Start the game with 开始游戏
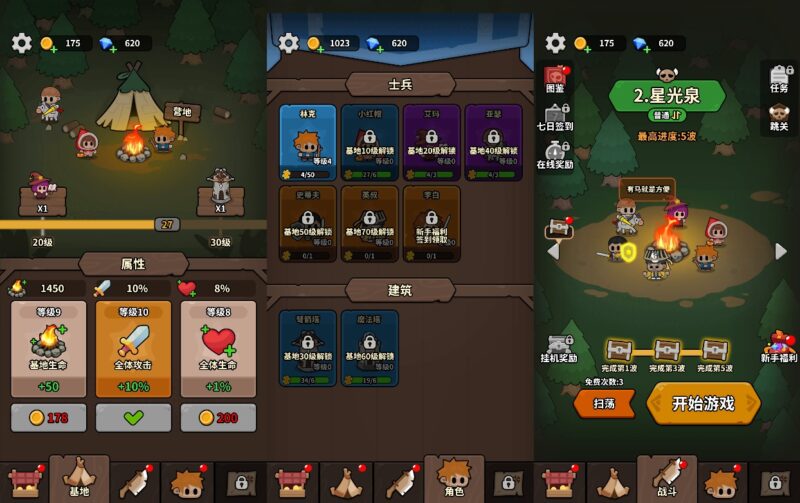The image size is (800, 503). tap(703, 403)
